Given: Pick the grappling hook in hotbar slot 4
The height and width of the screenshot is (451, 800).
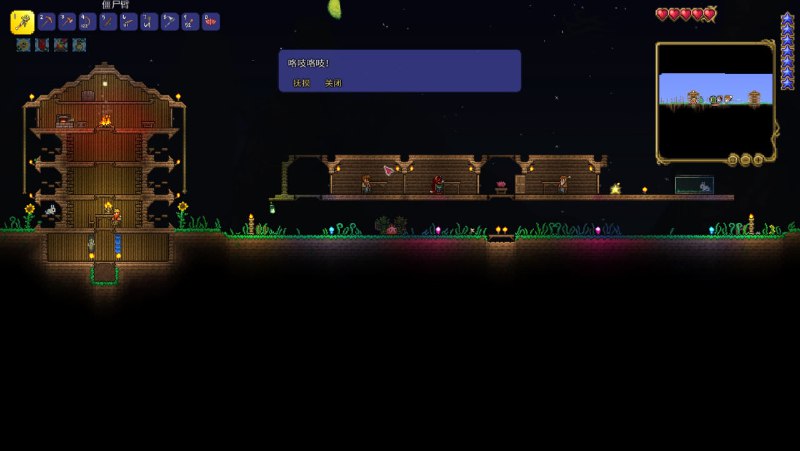Looking at the screenshot, I should pos(87,21).
